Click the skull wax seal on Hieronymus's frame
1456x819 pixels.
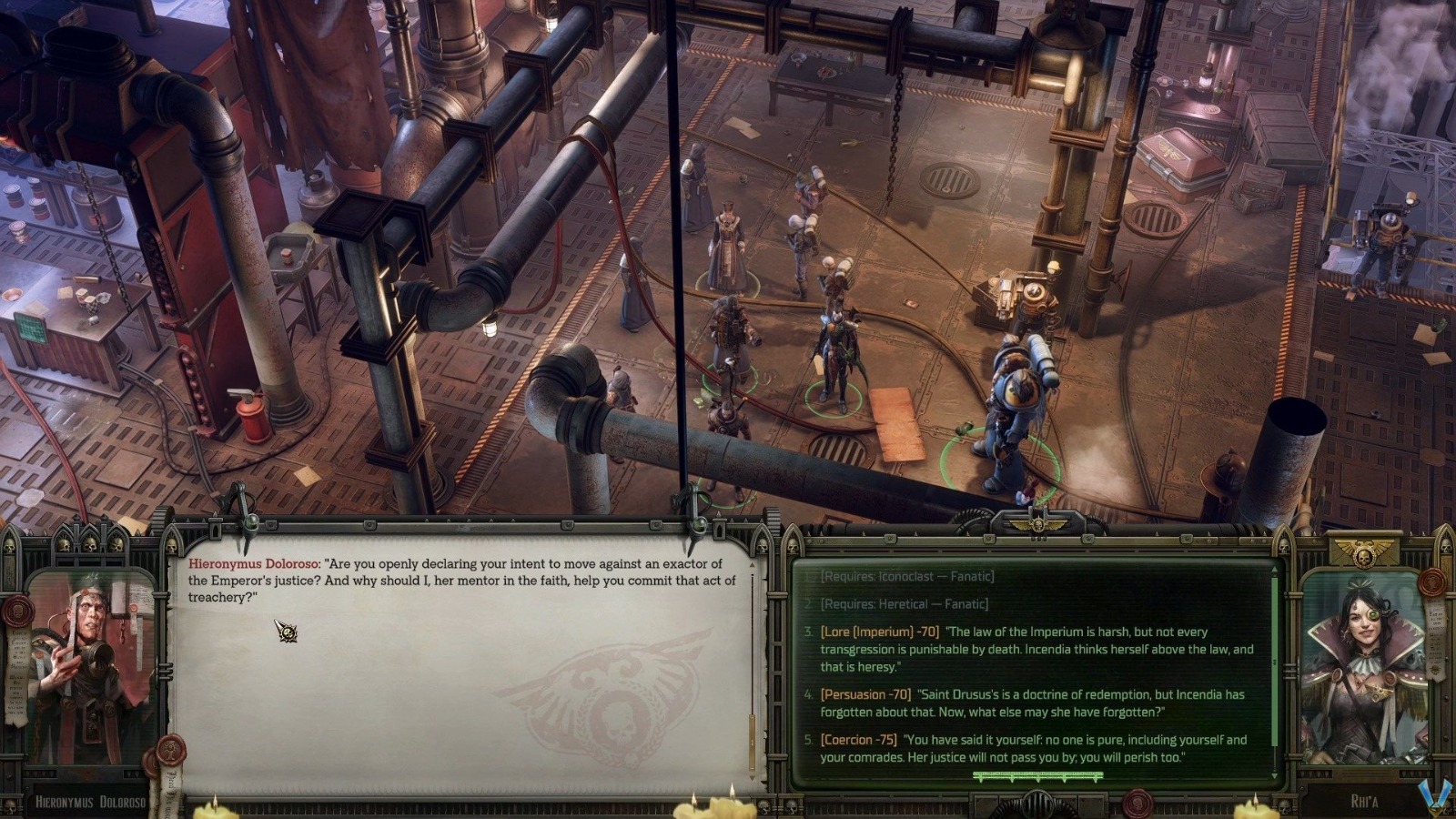pos(18,612)
